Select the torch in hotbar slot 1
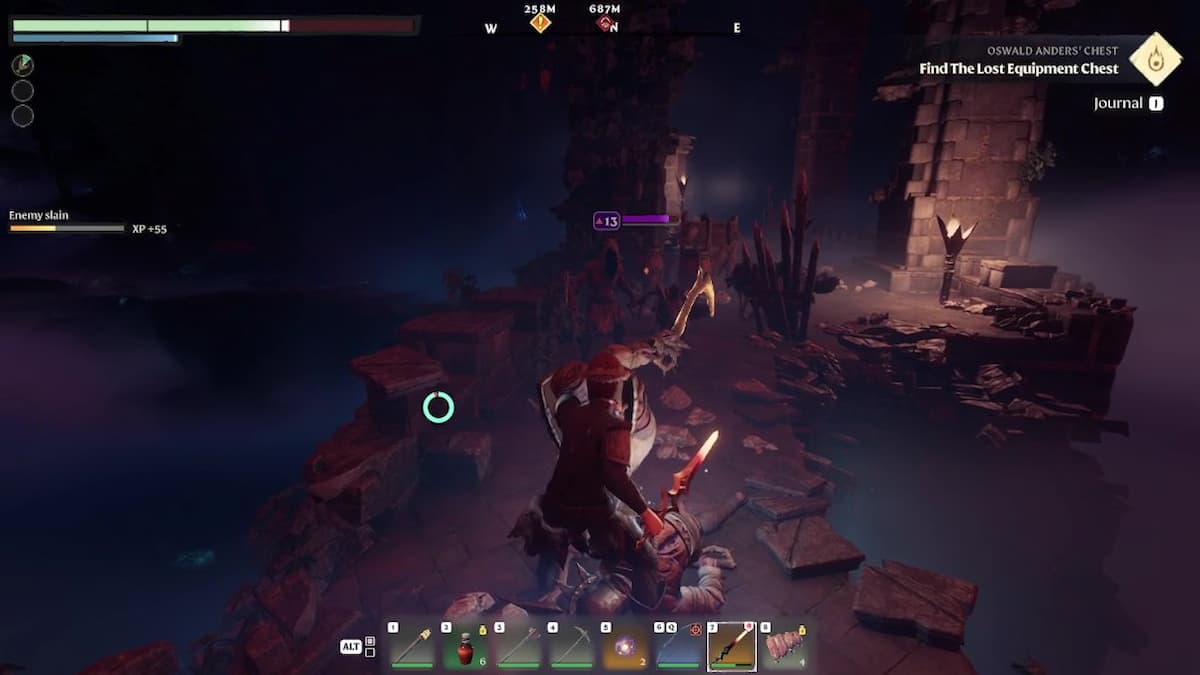This screenshot has height=675, width=1200. [x=410, y=647]
